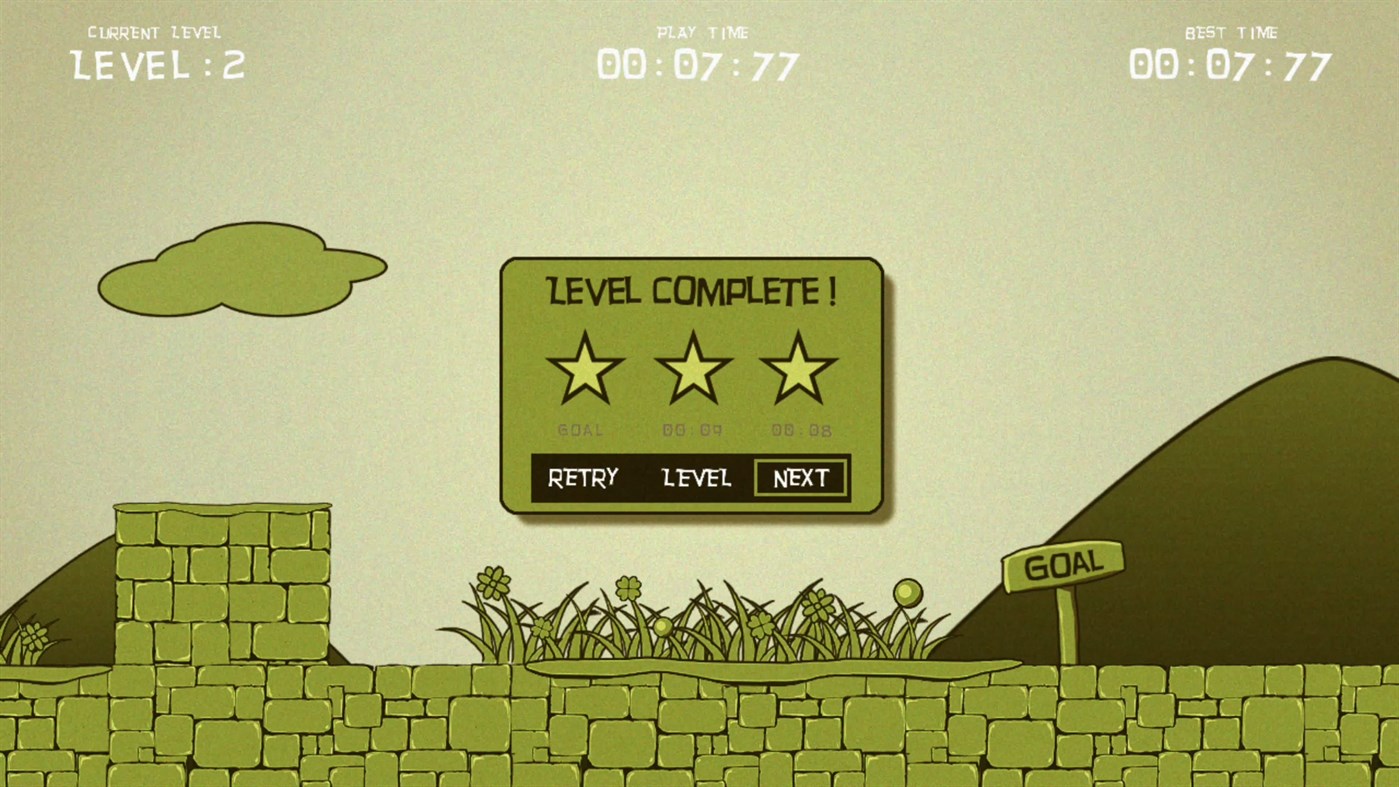Click the 00:08 best time under the third star
The height and width of the screenshot is (787, 1399).
pyautogui.click(x=800, y=430)
